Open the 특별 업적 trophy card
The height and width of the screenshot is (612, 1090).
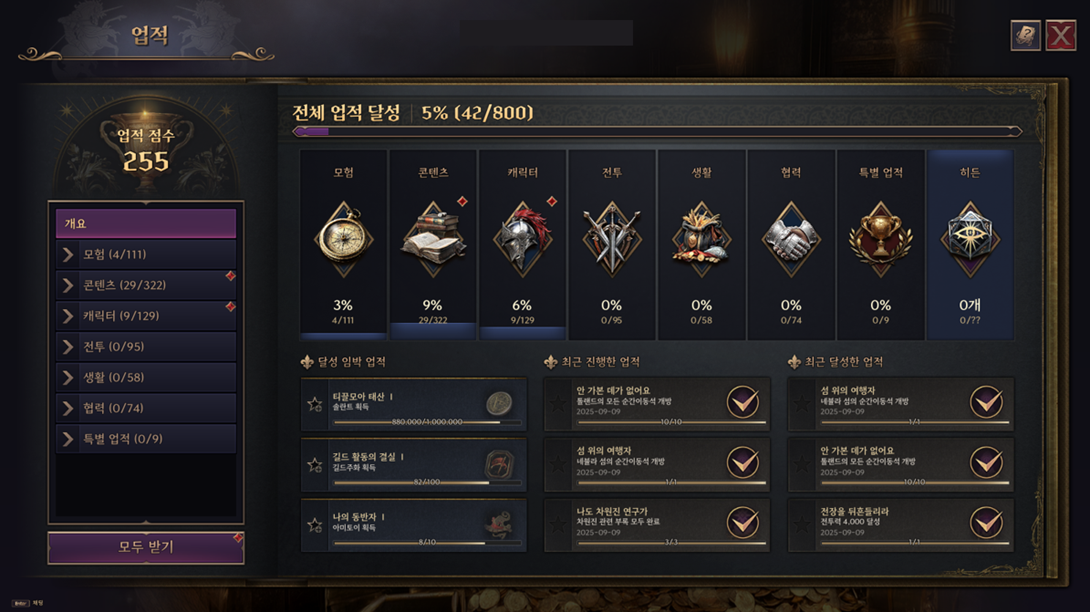(880, 245)
